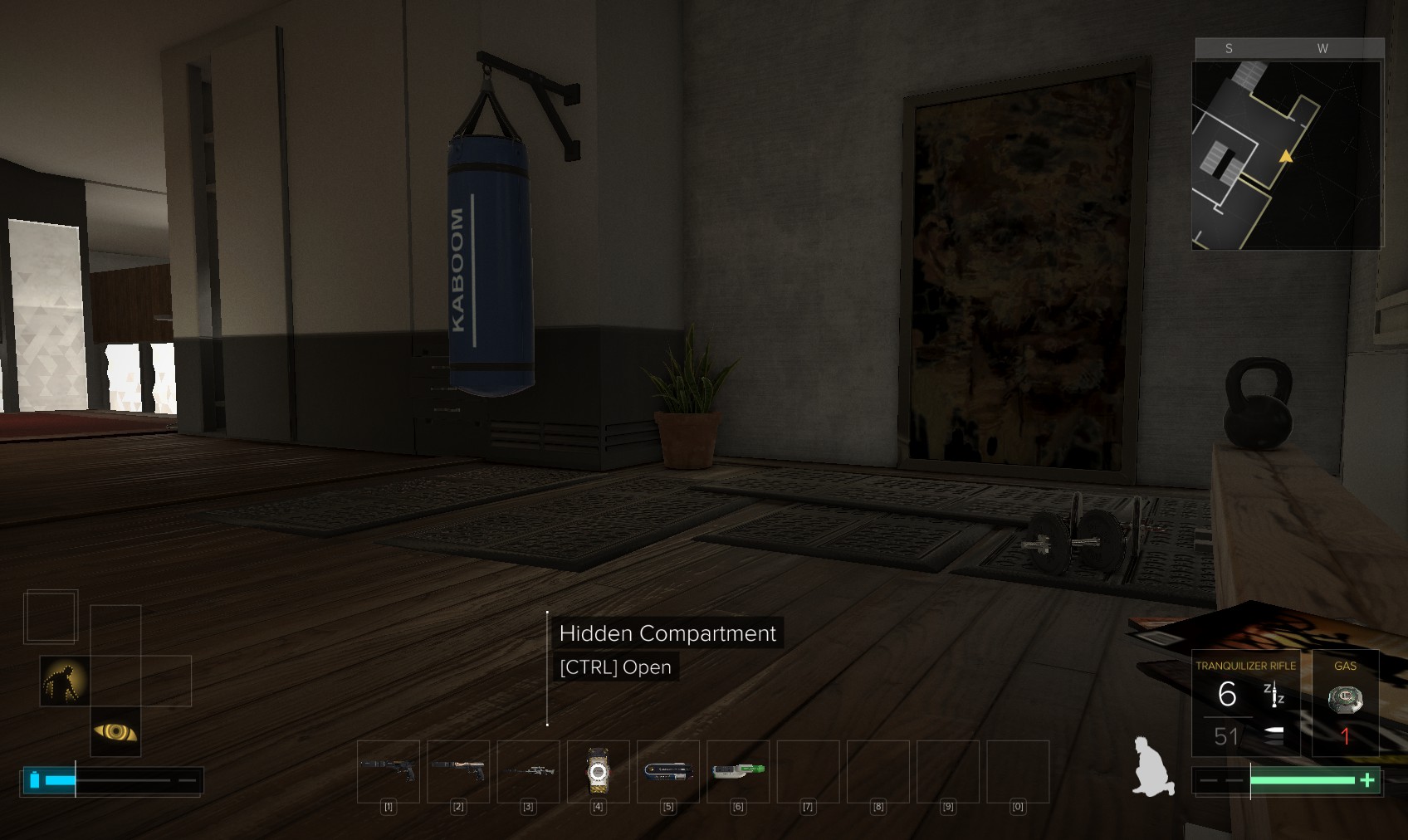Equip the pistol in hotbar slot 2

457,771
